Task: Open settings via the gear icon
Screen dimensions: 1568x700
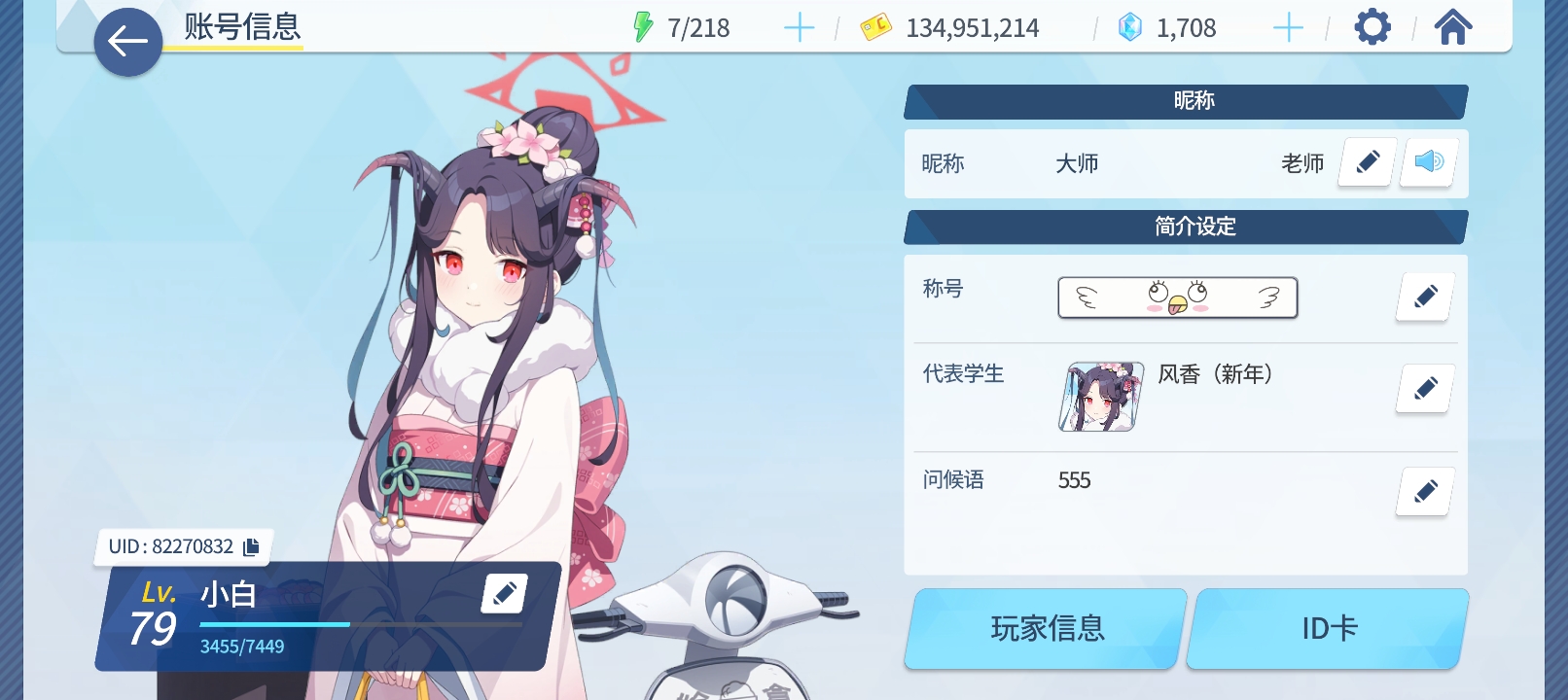Action: pos(1372,26)
